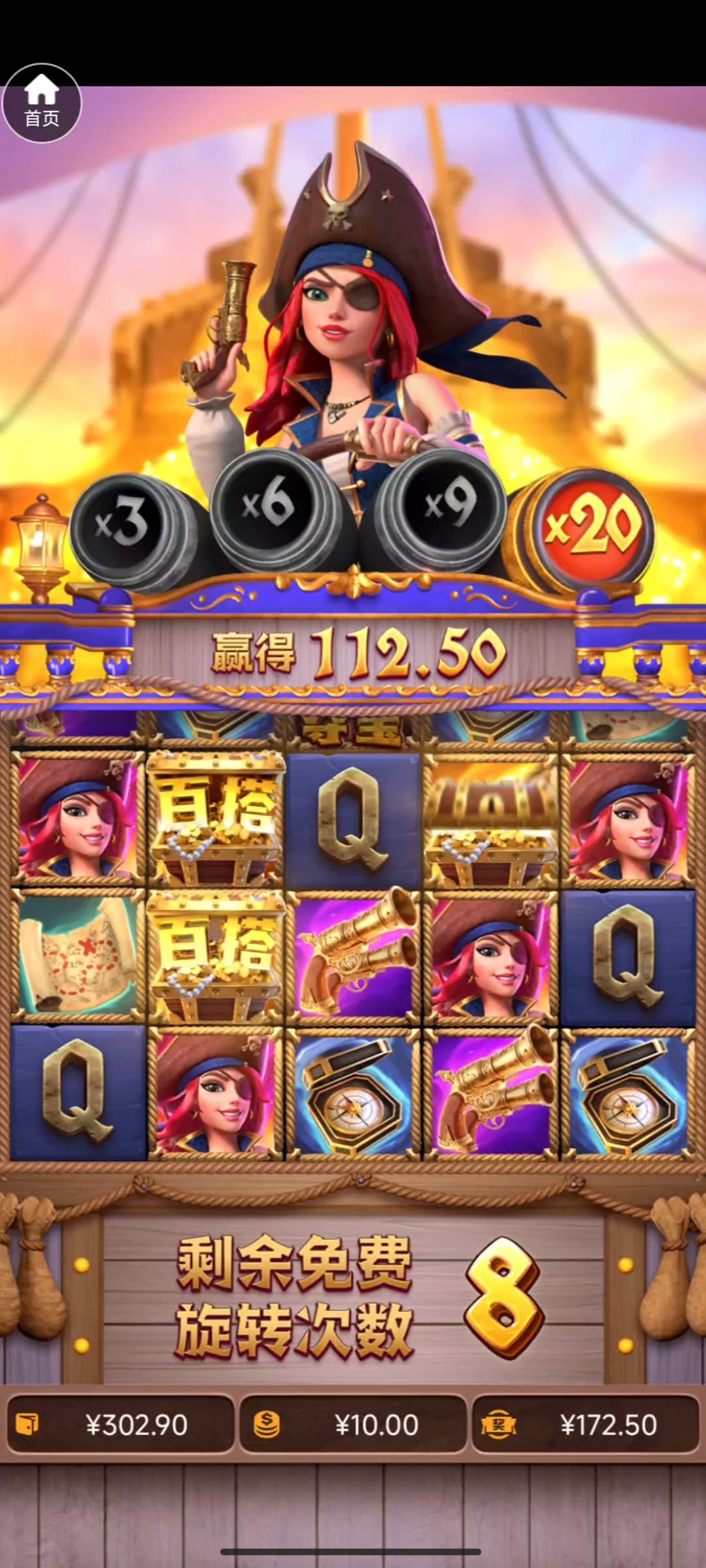706x1568 pixels.
Task: Open the wallet balance panel showing ¥302.90
Action: pos(120,1425)
